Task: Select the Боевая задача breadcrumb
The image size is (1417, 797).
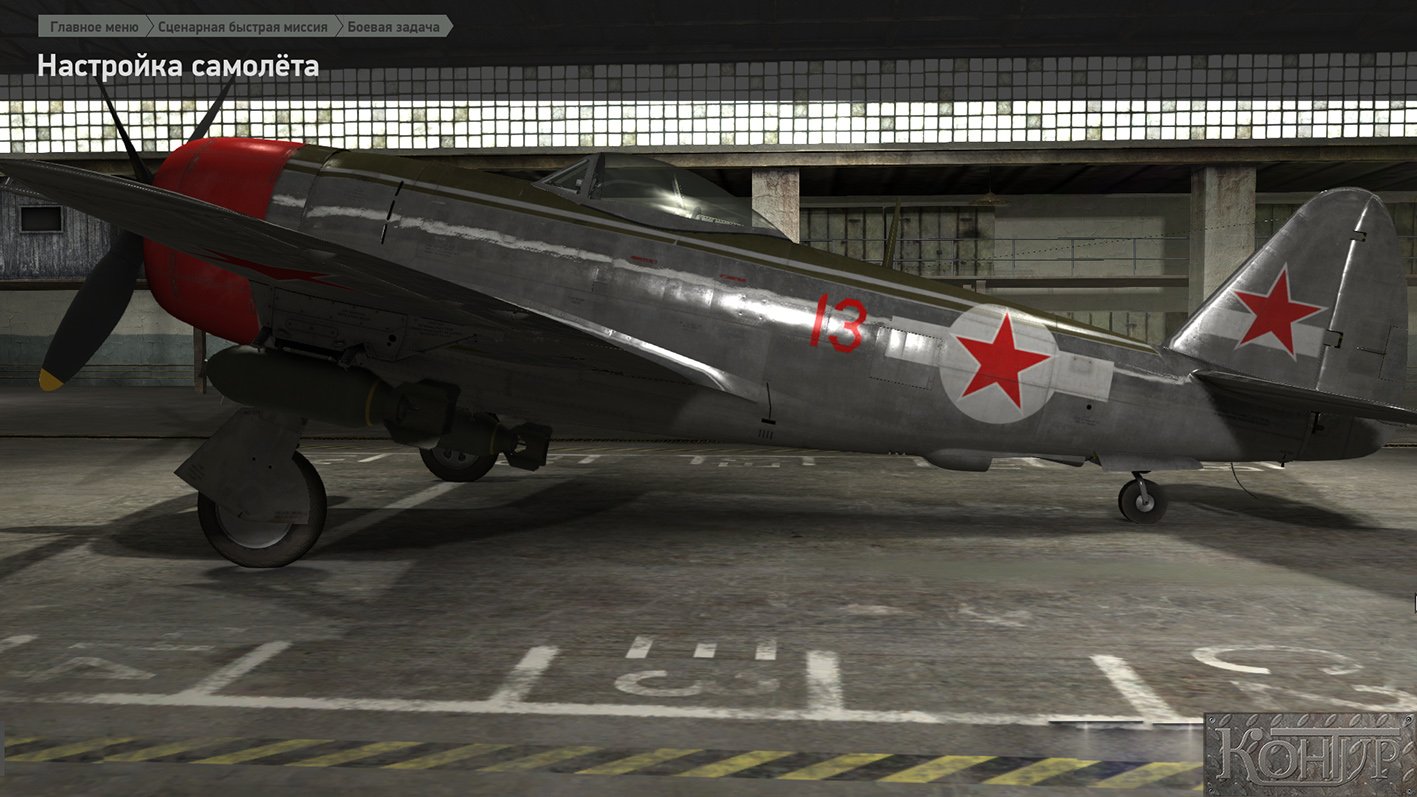Action: [x=392, y=27]
